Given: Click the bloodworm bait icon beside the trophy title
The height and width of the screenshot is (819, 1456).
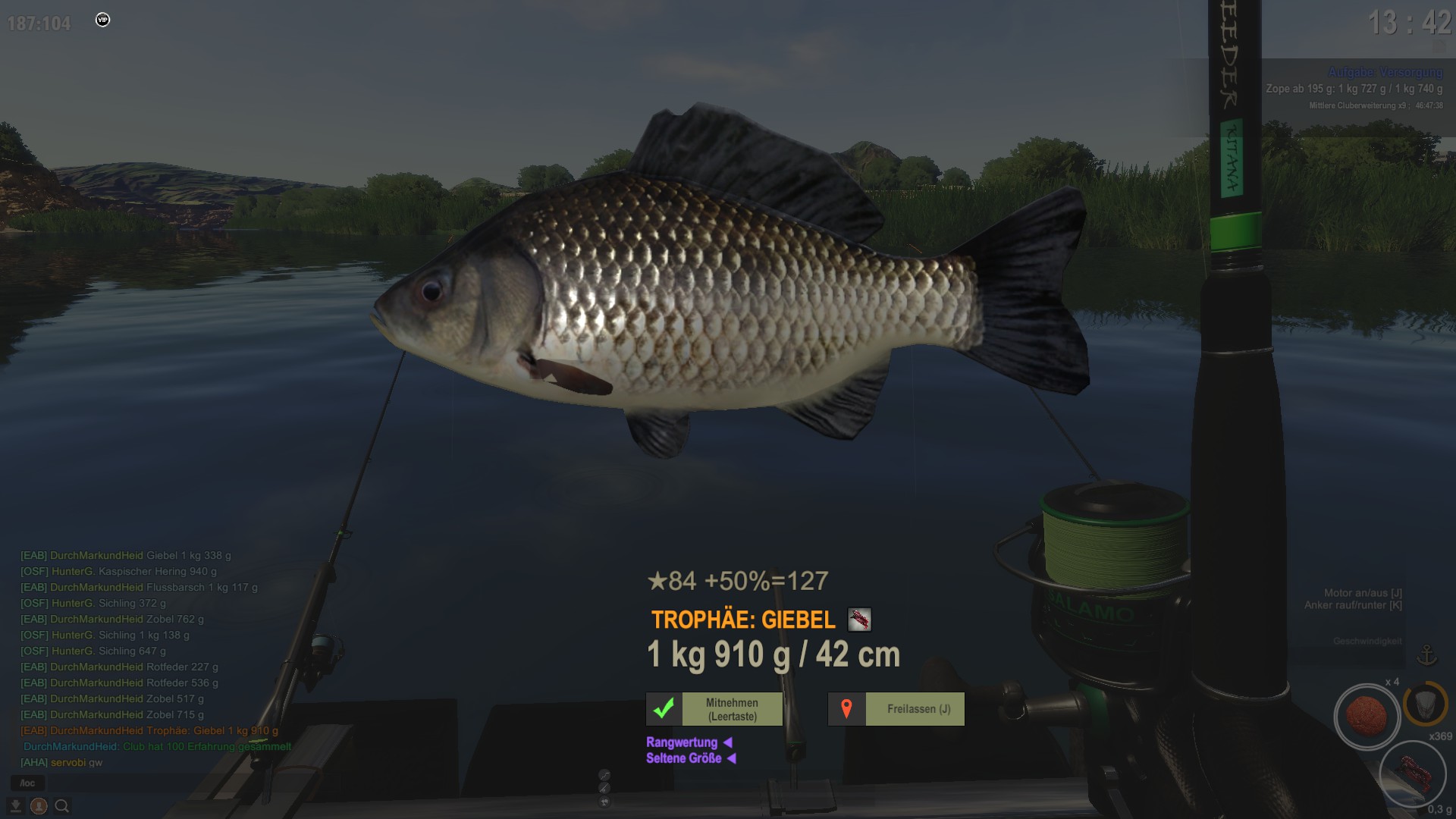Looking at the screenshot, I should coord(859,620).
